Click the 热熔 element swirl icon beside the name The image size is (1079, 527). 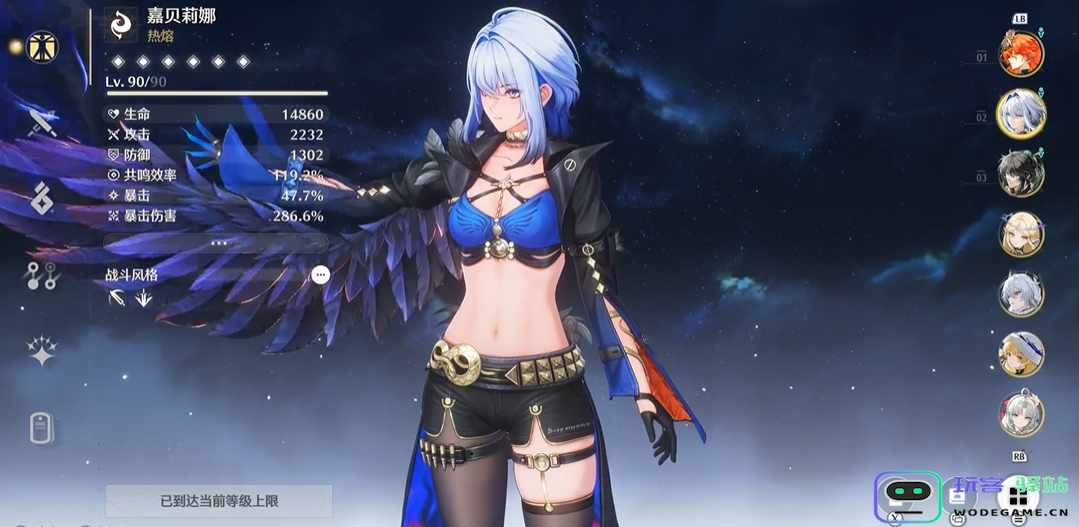coord(121,25)
